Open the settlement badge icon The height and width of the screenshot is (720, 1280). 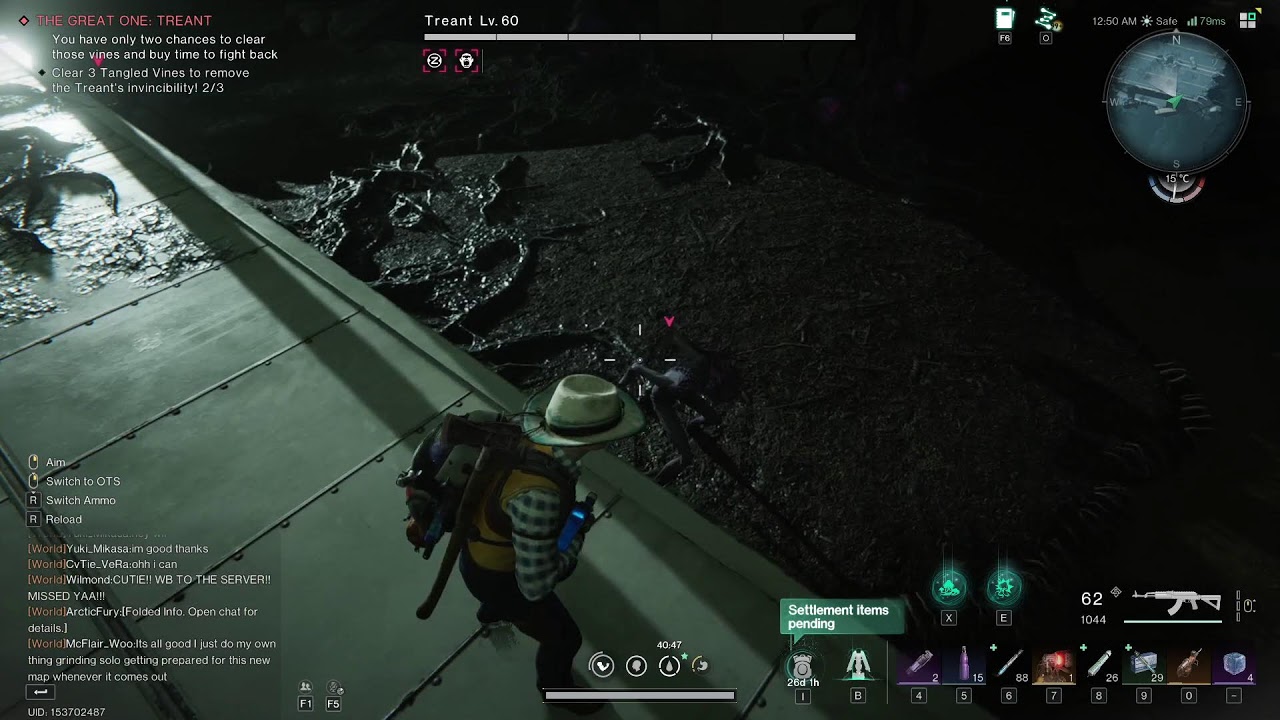coord(802,665)
